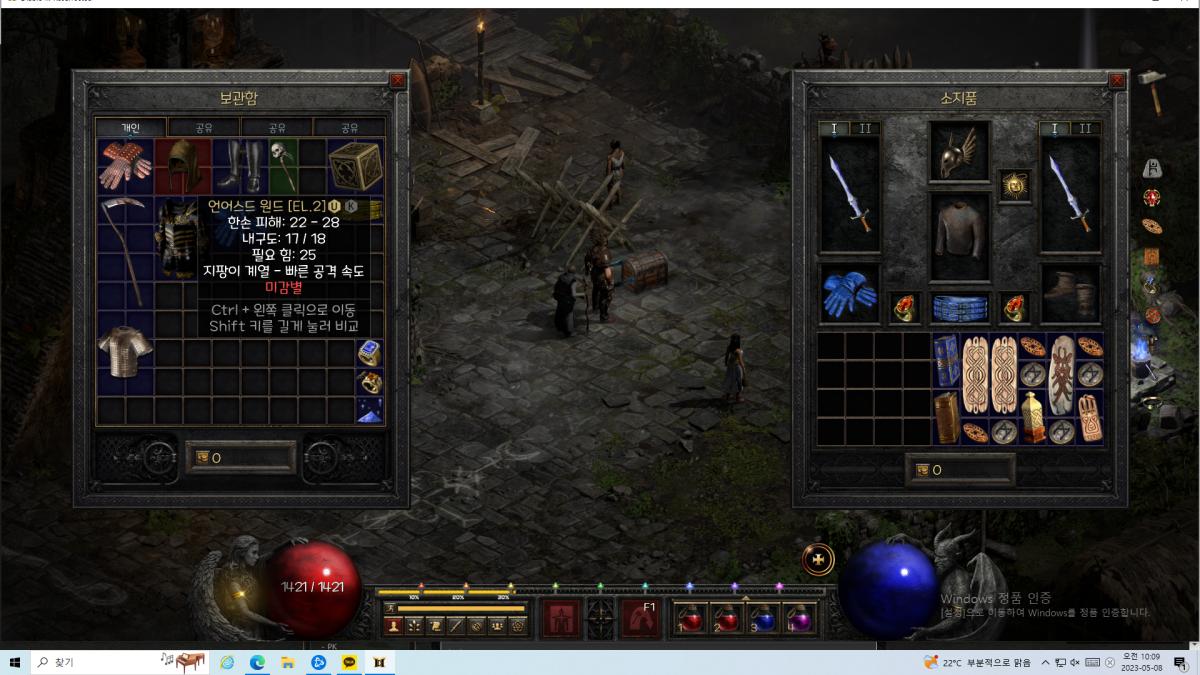Screen dimensions: 1200x675
Task: Open the character screen from the mini menu
Action: [x=393, y=626]
